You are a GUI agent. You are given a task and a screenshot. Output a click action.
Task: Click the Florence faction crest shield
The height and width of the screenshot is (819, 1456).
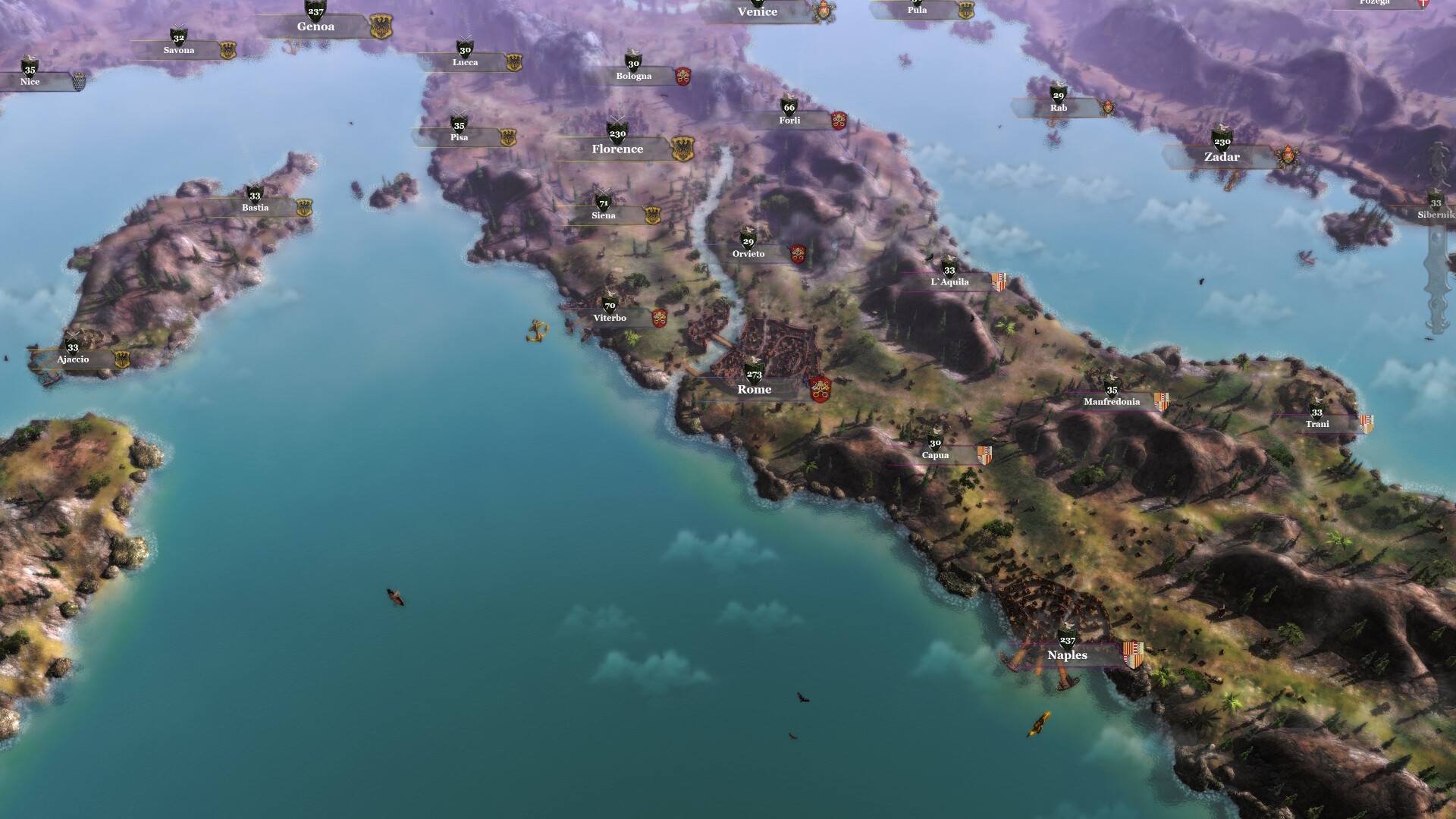(683, 148)
